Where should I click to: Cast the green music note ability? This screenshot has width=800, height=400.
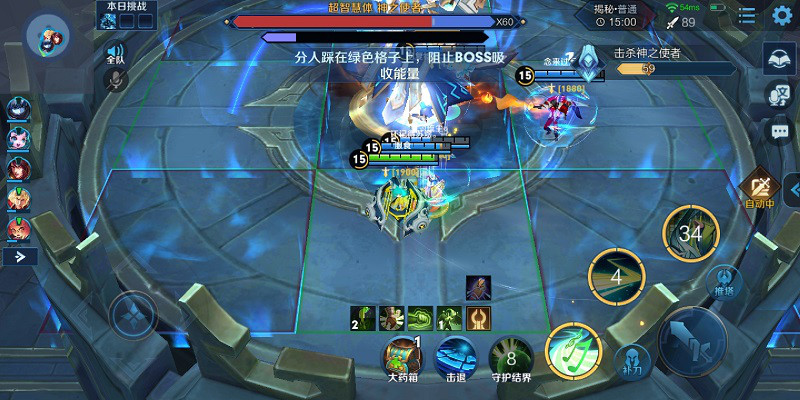tap(572, 351)
